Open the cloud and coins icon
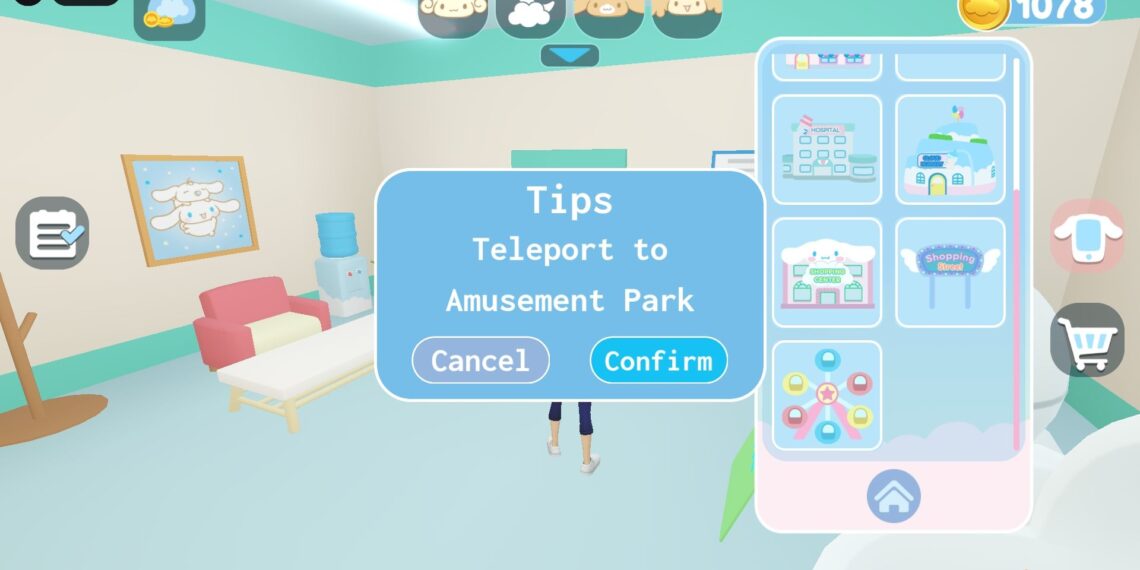Screen dimensions: 1140x570 [169, 17]
